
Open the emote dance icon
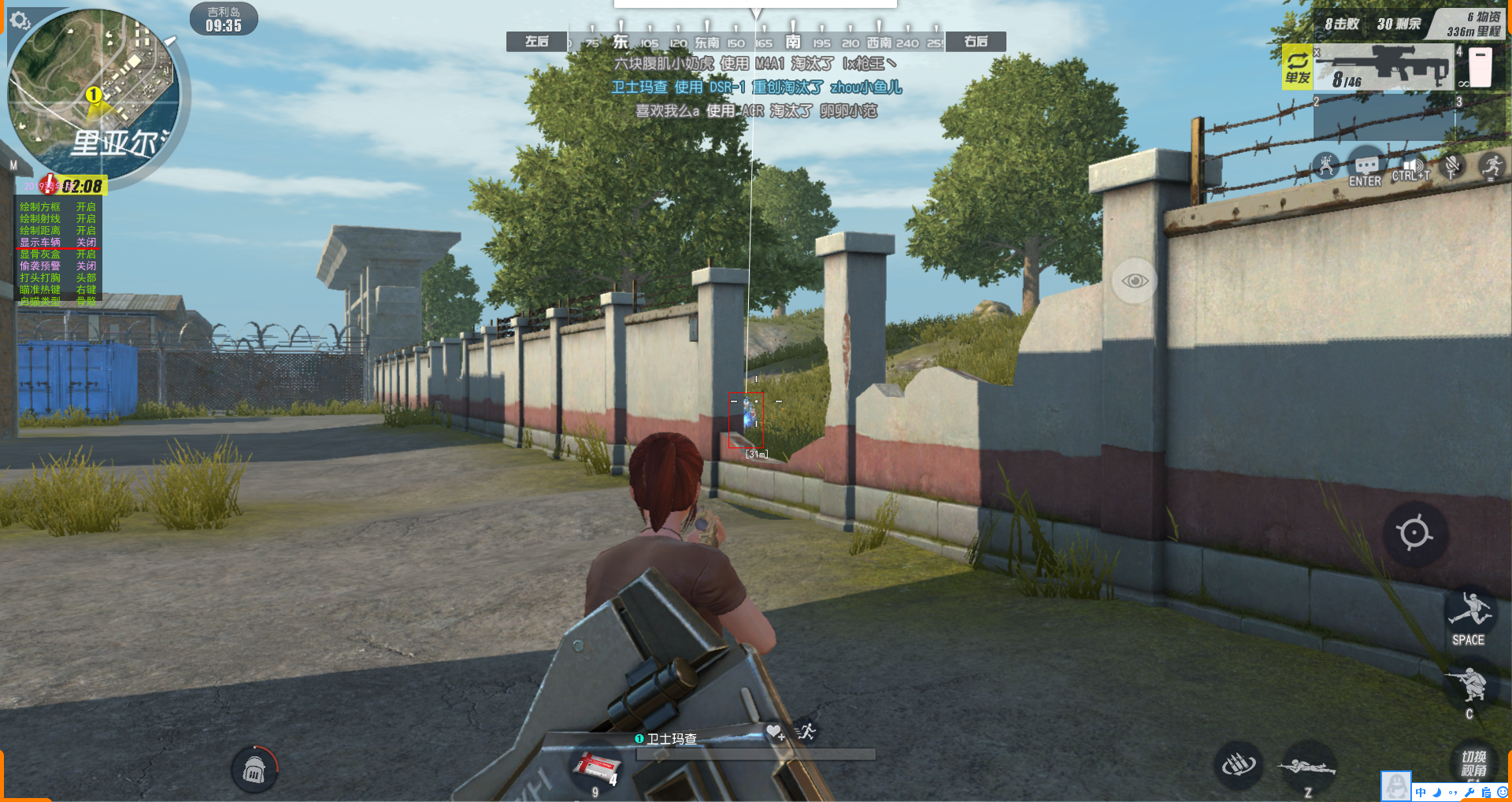[x=1327, y=166]
